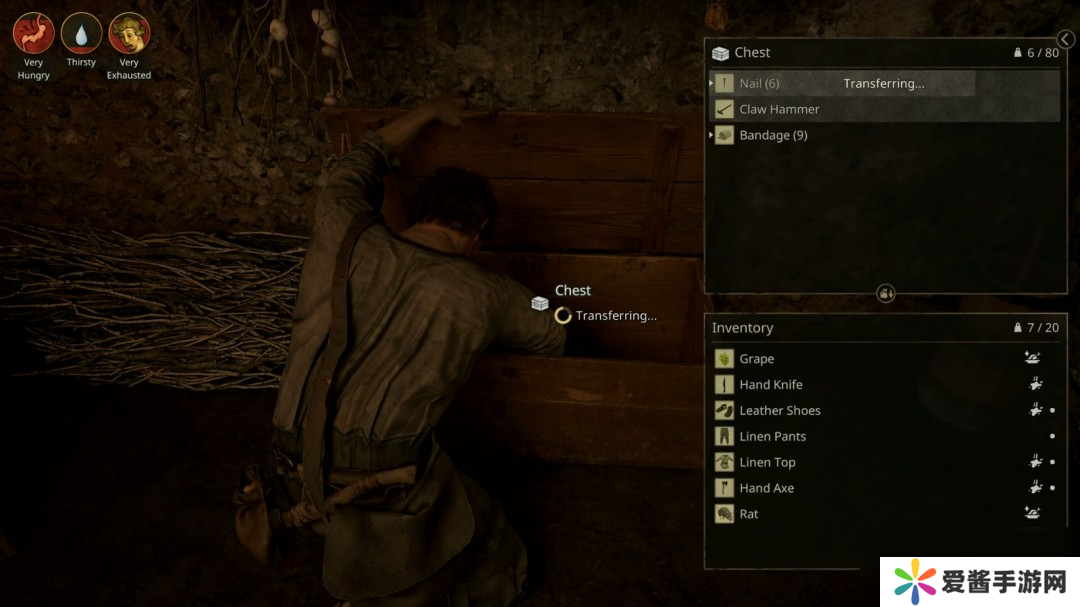The width and height of the screenshot is (1080, 607).
Task: Select the Claw Hammer in the chest
Action: click(779, 109)
